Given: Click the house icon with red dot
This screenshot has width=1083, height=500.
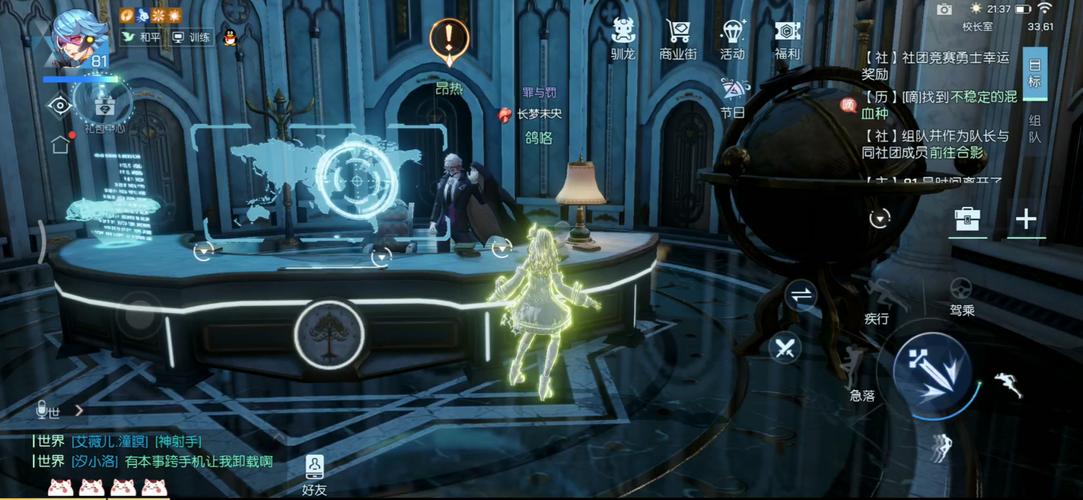Looking at the screenshot, I should [x=61, y=143].
